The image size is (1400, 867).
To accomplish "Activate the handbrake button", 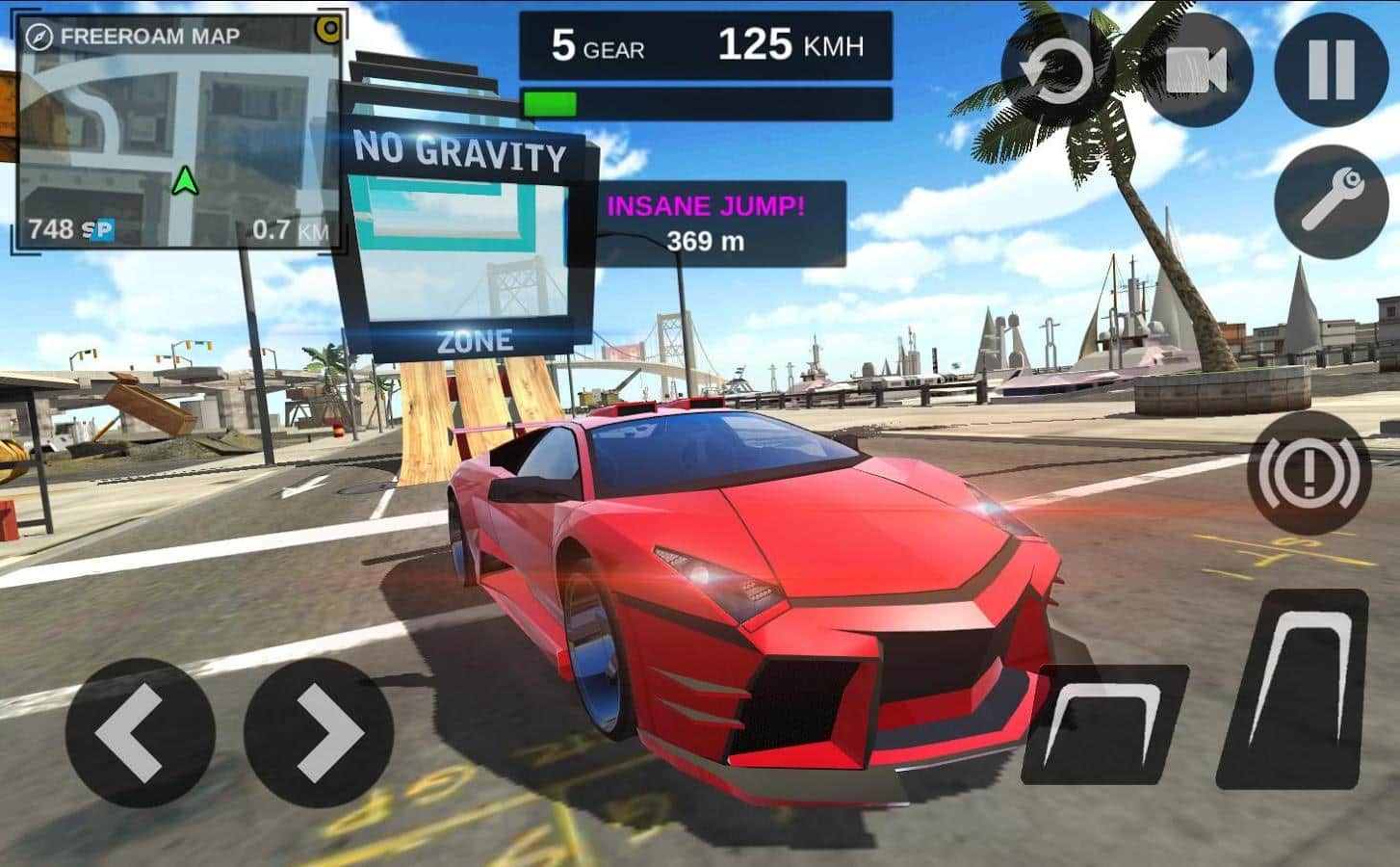I will click(1309, 472).
